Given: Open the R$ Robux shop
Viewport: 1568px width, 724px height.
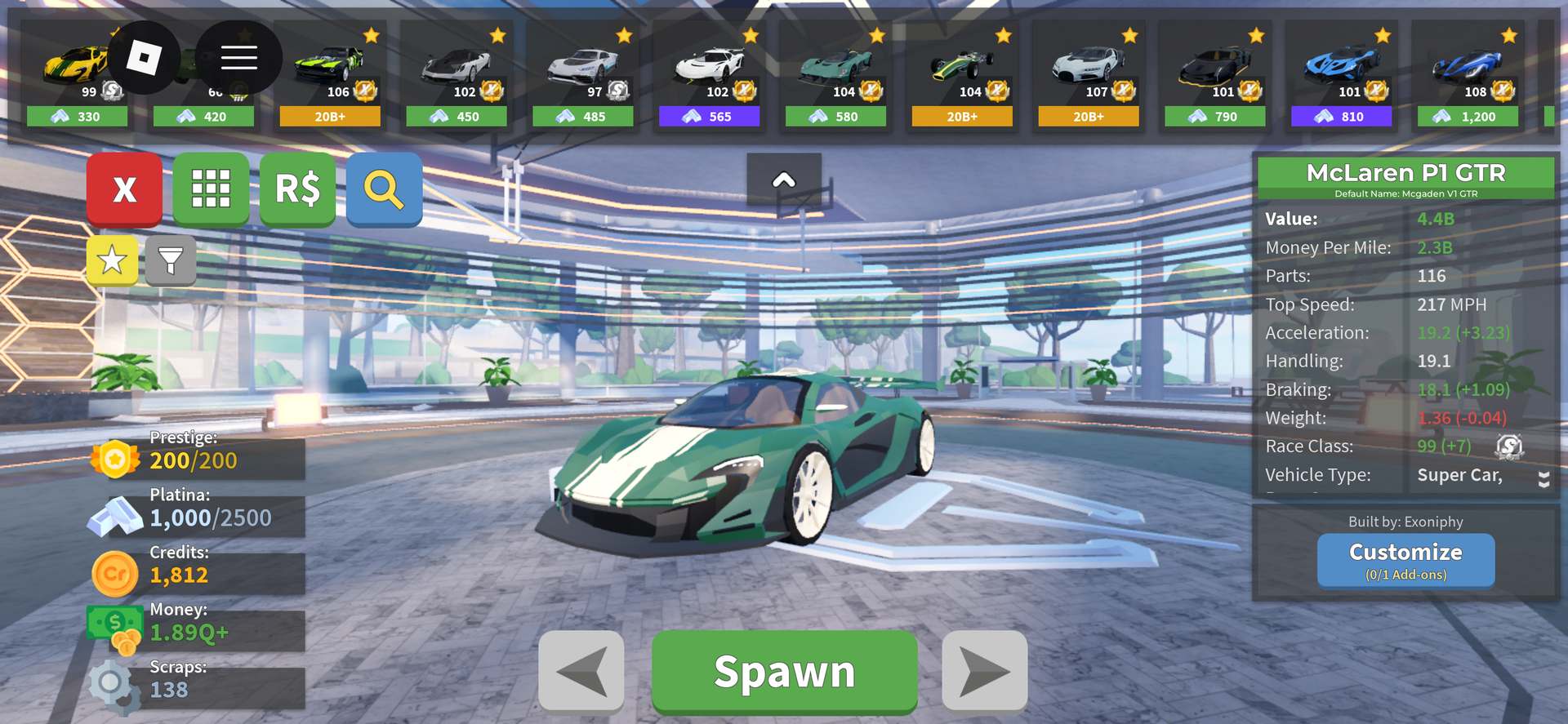Looking at the screenshot, I should click(x=297, y=189).
